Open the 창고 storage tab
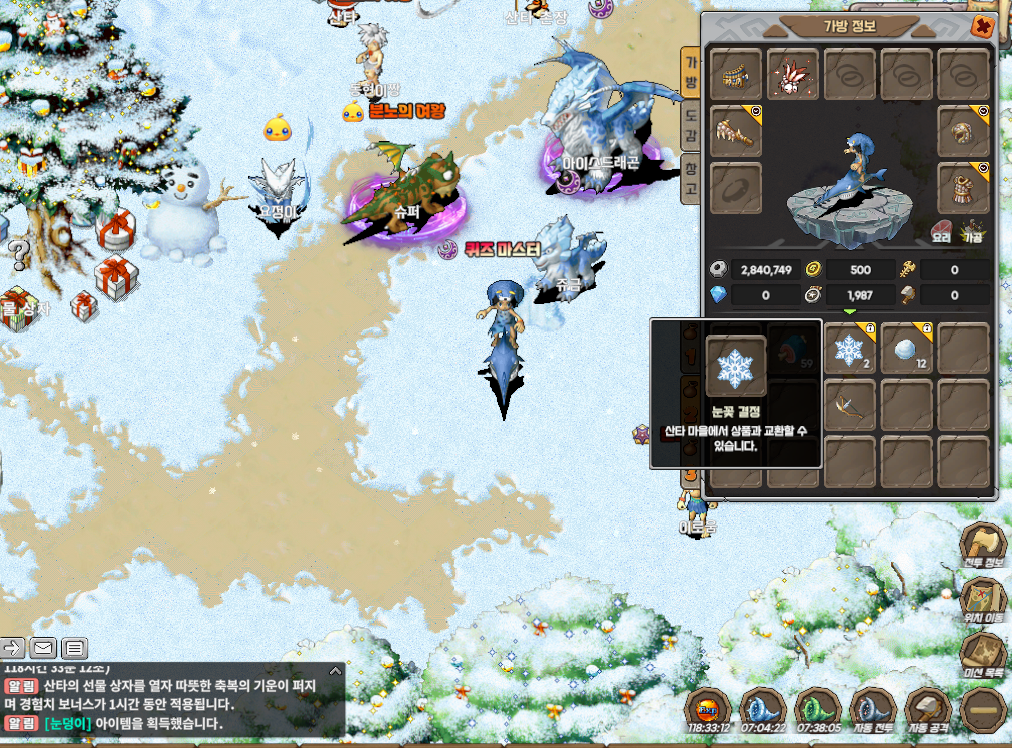 click(x=690, y=177)
